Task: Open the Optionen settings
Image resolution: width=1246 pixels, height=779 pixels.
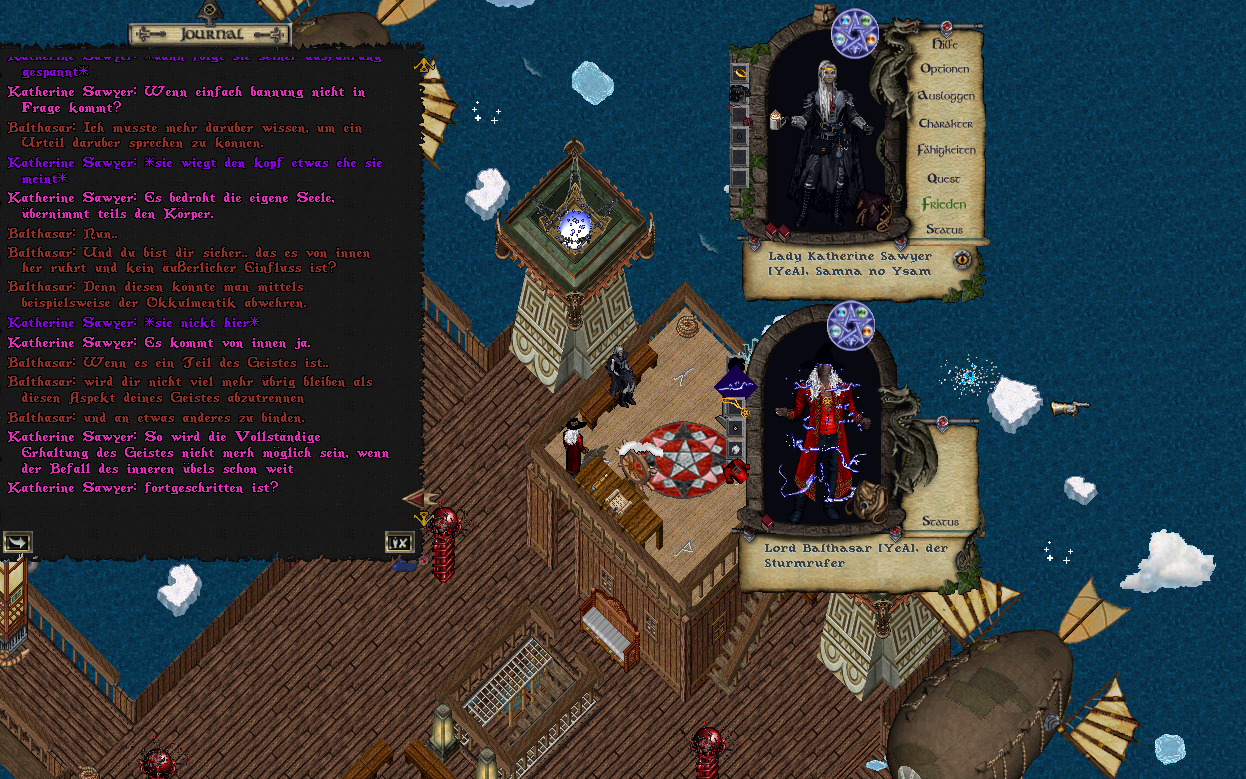Action: pyautogui.click(x=944, y=70)
